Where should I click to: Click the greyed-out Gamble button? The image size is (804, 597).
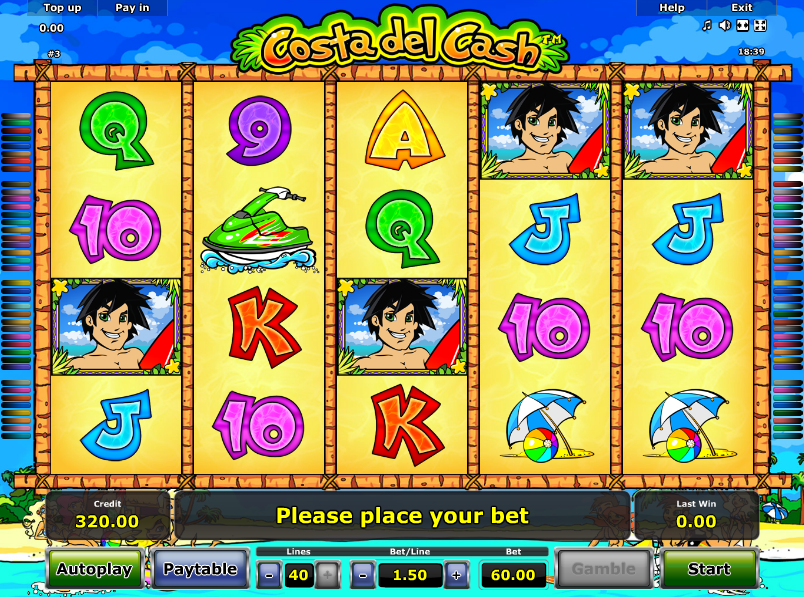603,569
